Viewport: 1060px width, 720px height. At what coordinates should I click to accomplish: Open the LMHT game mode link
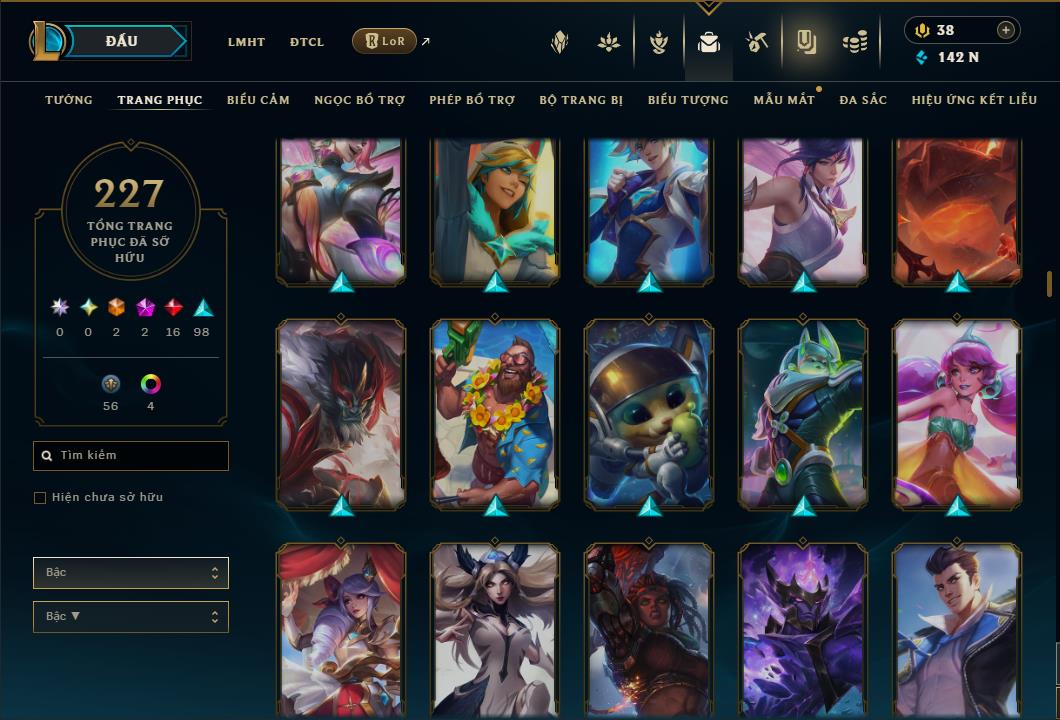(x=246, y=42)
